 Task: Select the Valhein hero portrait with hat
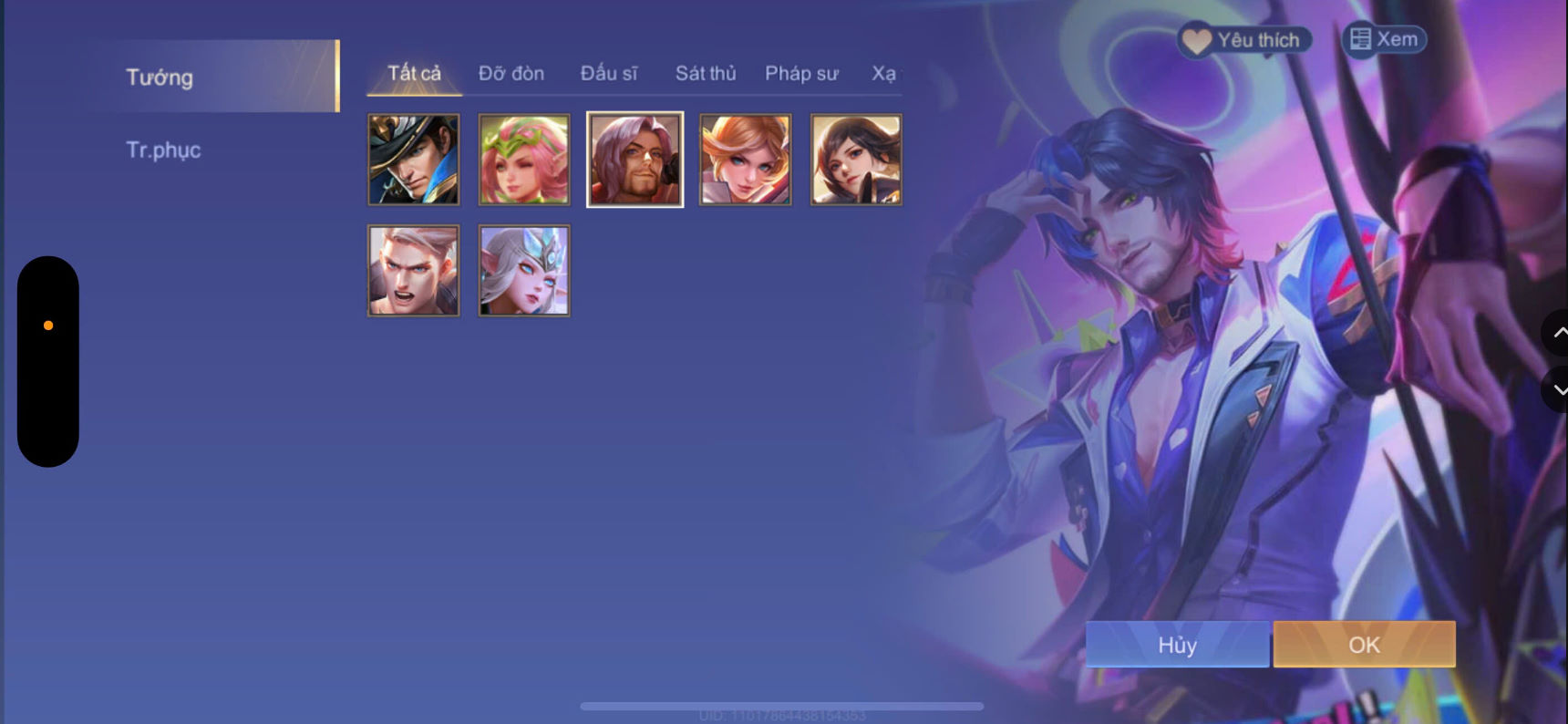[x=414, y=160]
